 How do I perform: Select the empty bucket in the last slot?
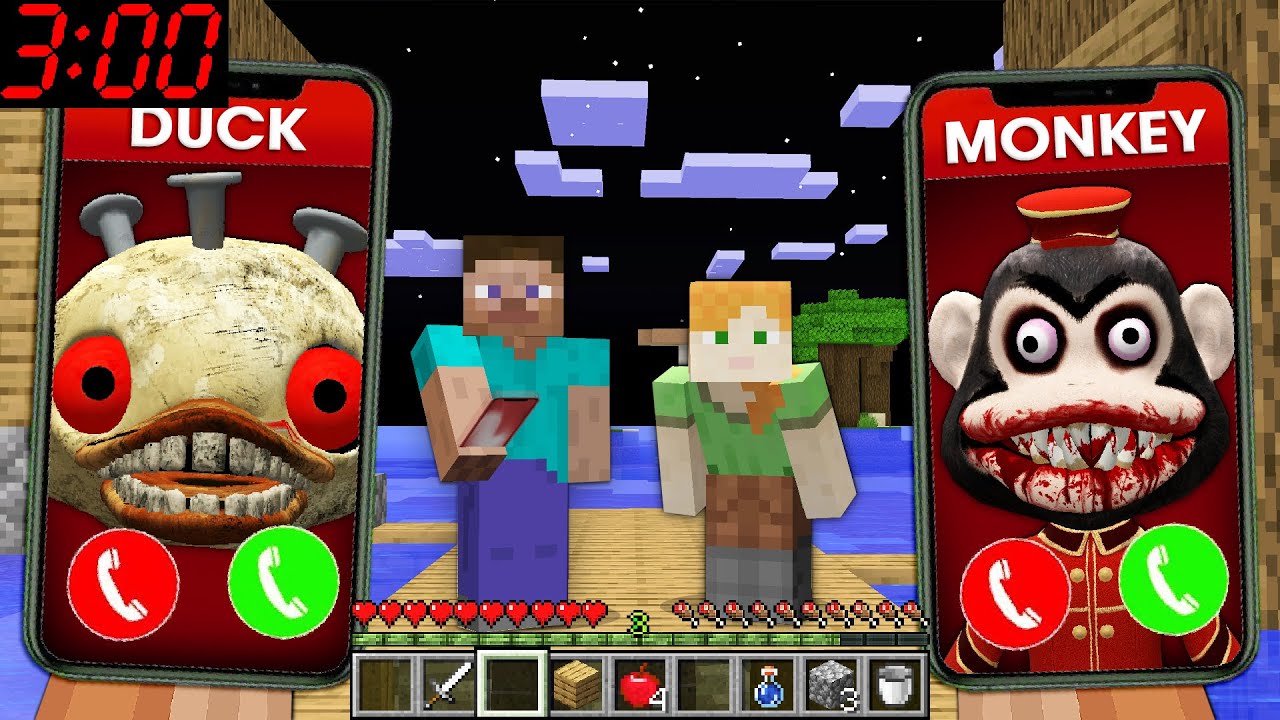[894, 685]
